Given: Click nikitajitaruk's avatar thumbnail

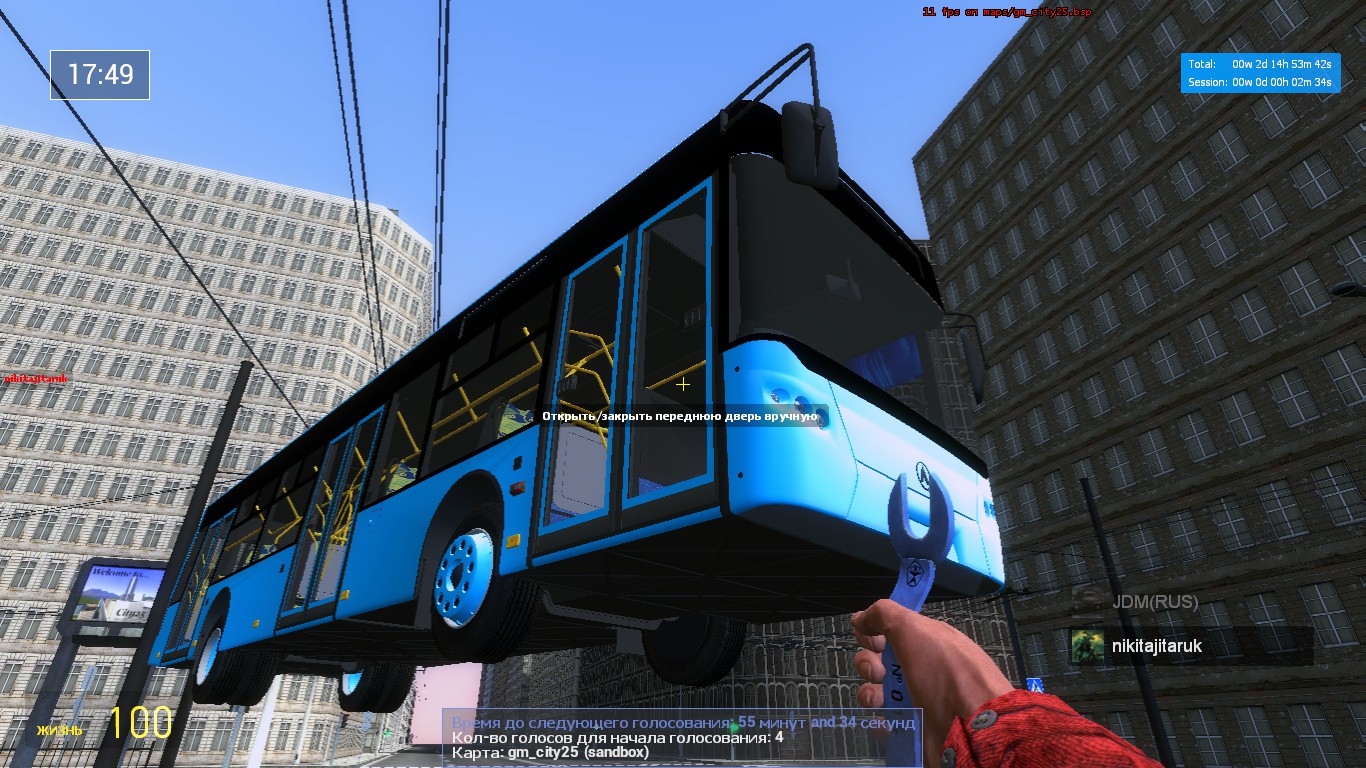Looking at the screenshot, I should [1087, 646].
